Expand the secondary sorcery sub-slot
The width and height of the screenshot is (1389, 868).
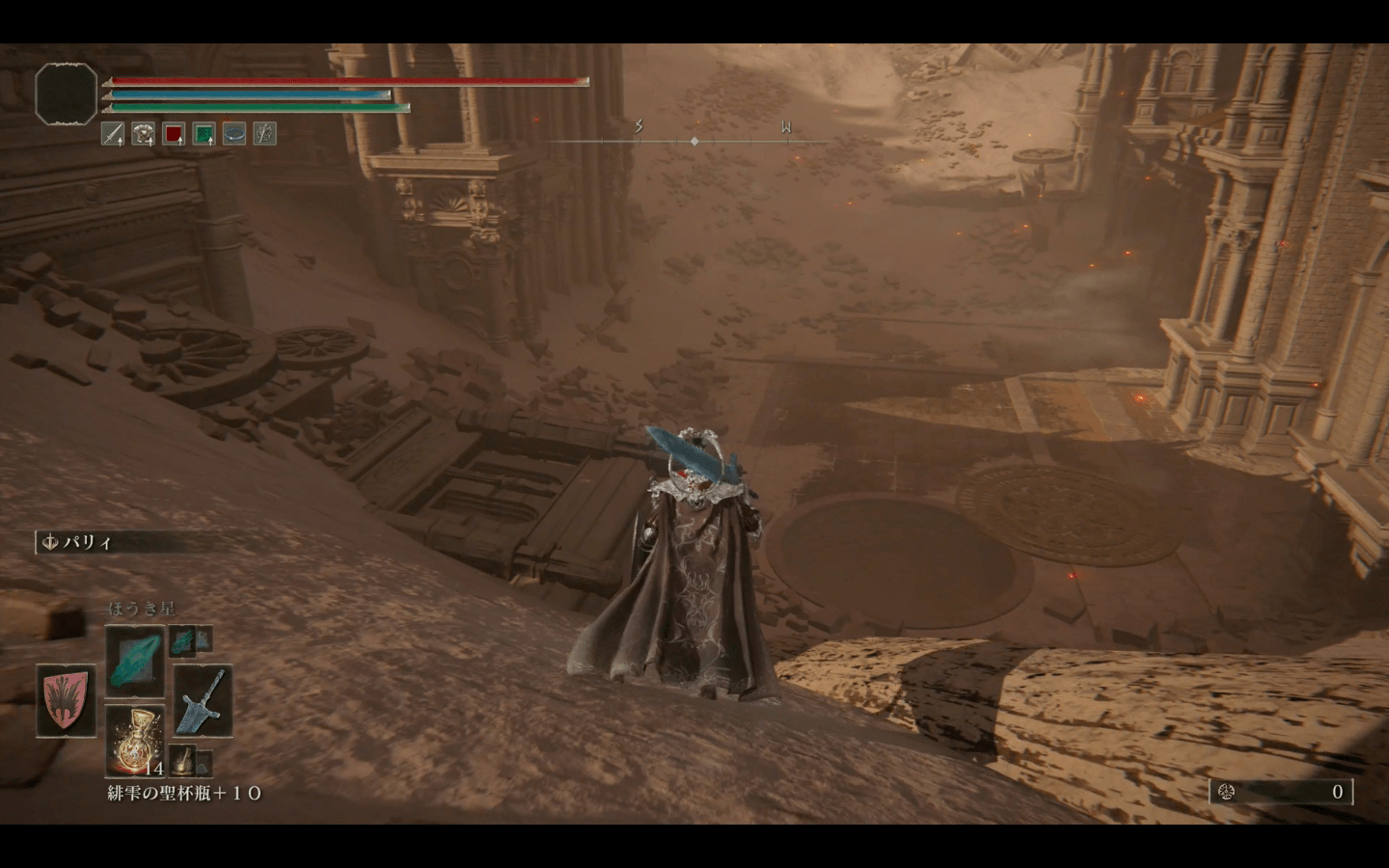pyautogui.click(x=181, y=641)
